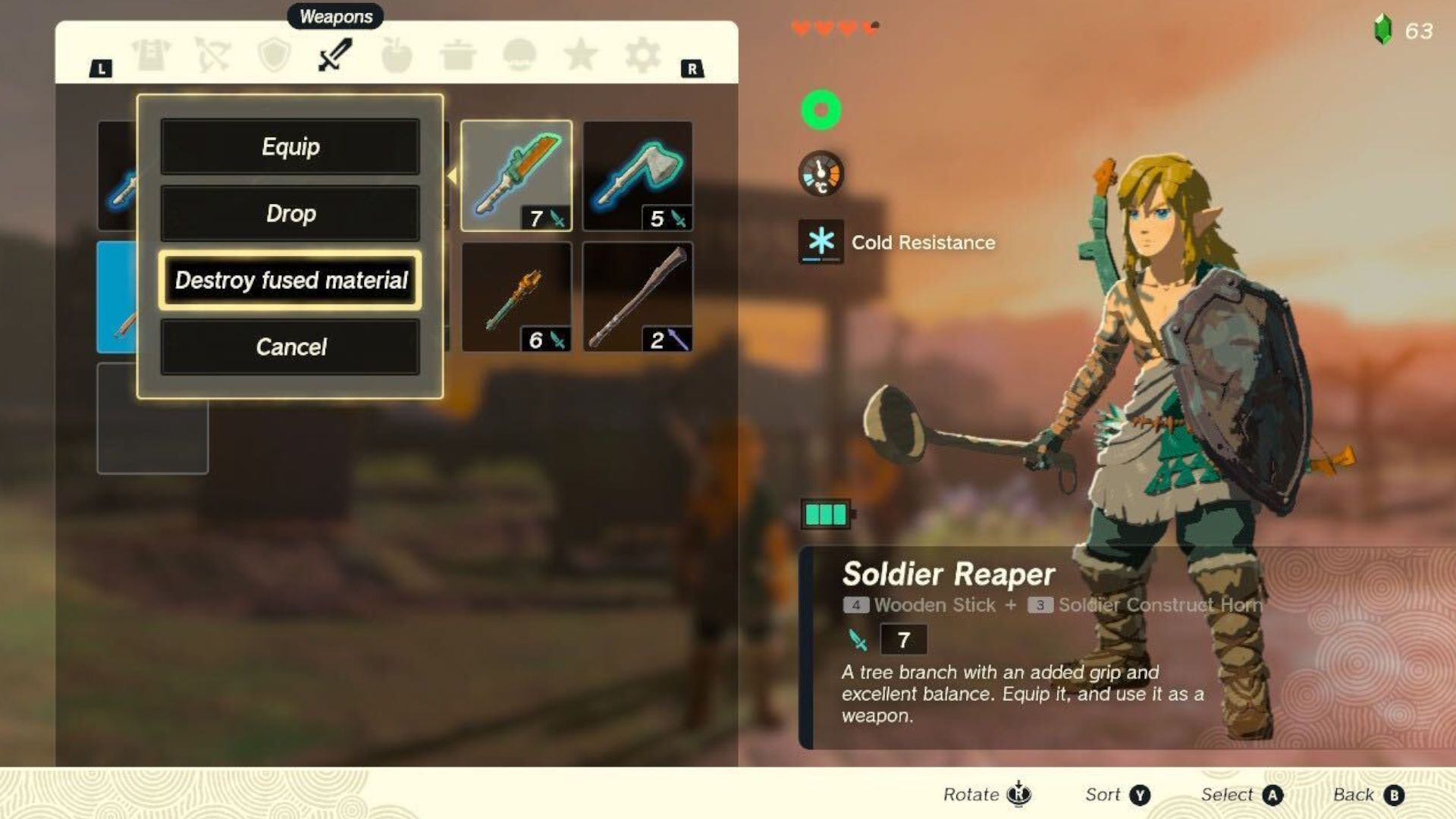Click the Cold Resistance effect icon

[821, 242]
